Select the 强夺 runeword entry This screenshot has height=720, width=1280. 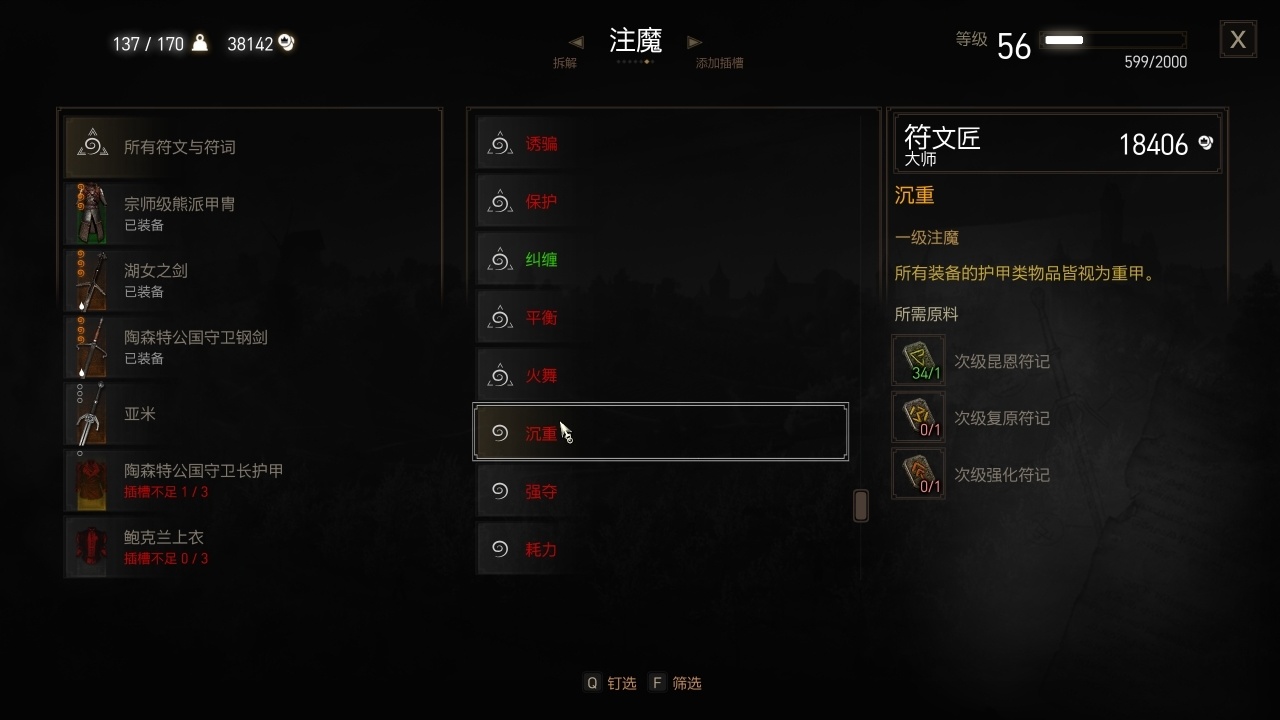pos(660,490)
